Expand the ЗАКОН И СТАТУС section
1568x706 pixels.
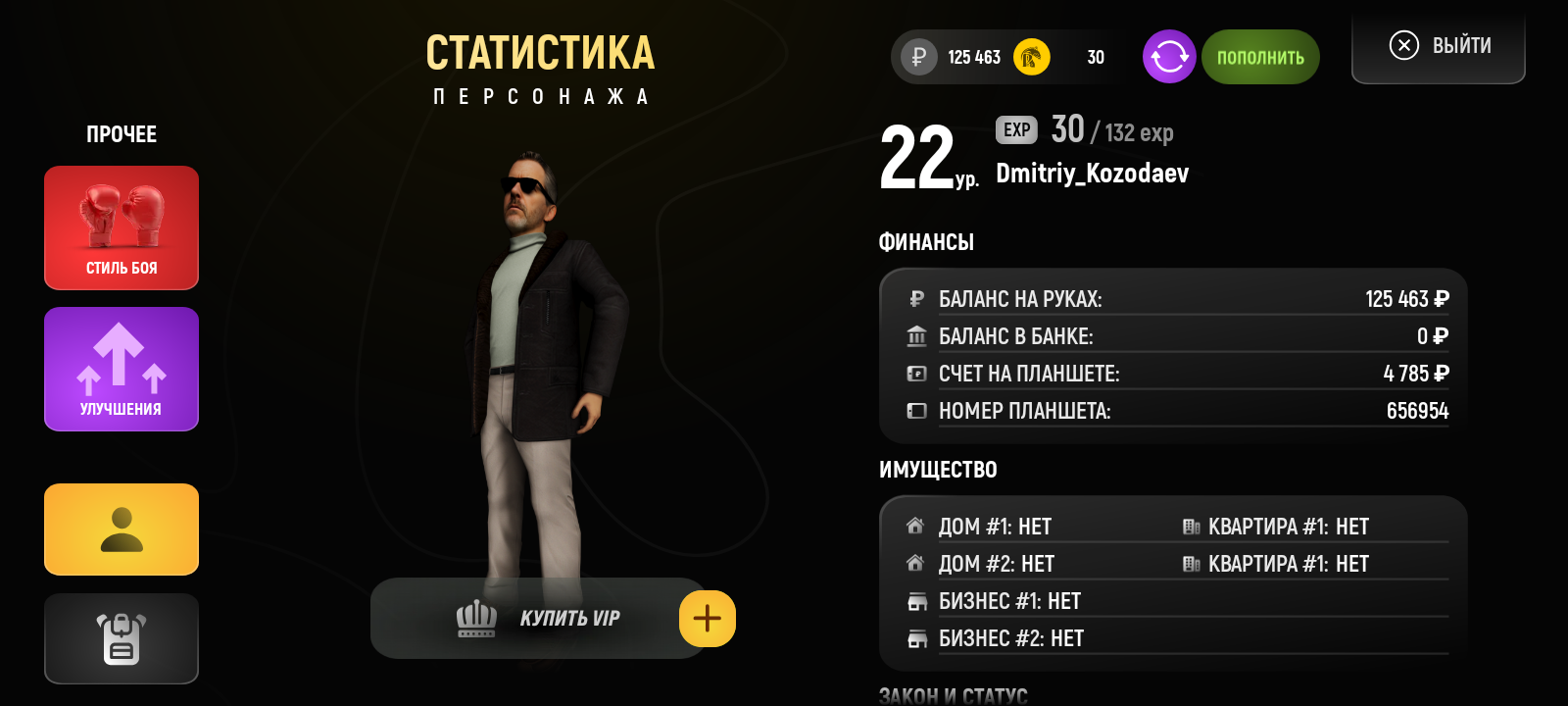point(952,695)
